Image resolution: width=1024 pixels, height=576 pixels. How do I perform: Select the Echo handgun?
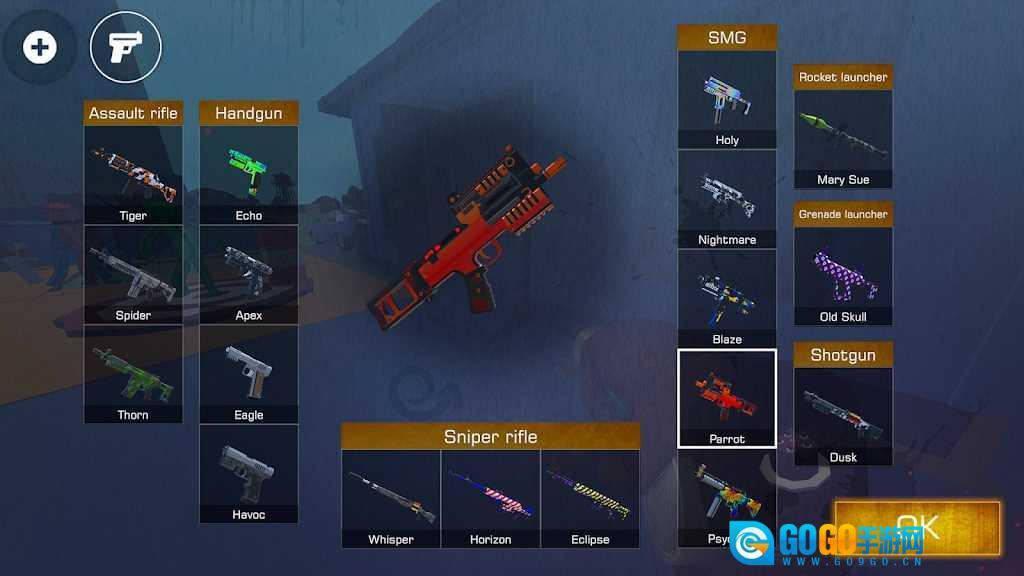pos(249,174)
